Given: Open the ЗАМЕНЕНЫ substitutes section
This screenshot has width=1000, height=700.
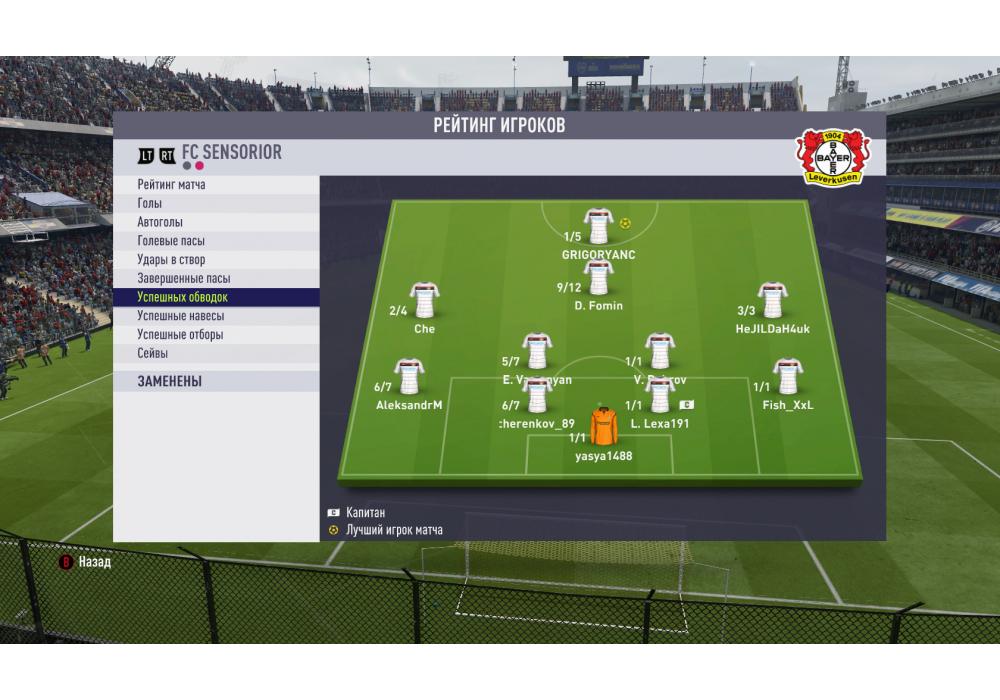Looking at the screenshot, I should click(x=216, y=381).
